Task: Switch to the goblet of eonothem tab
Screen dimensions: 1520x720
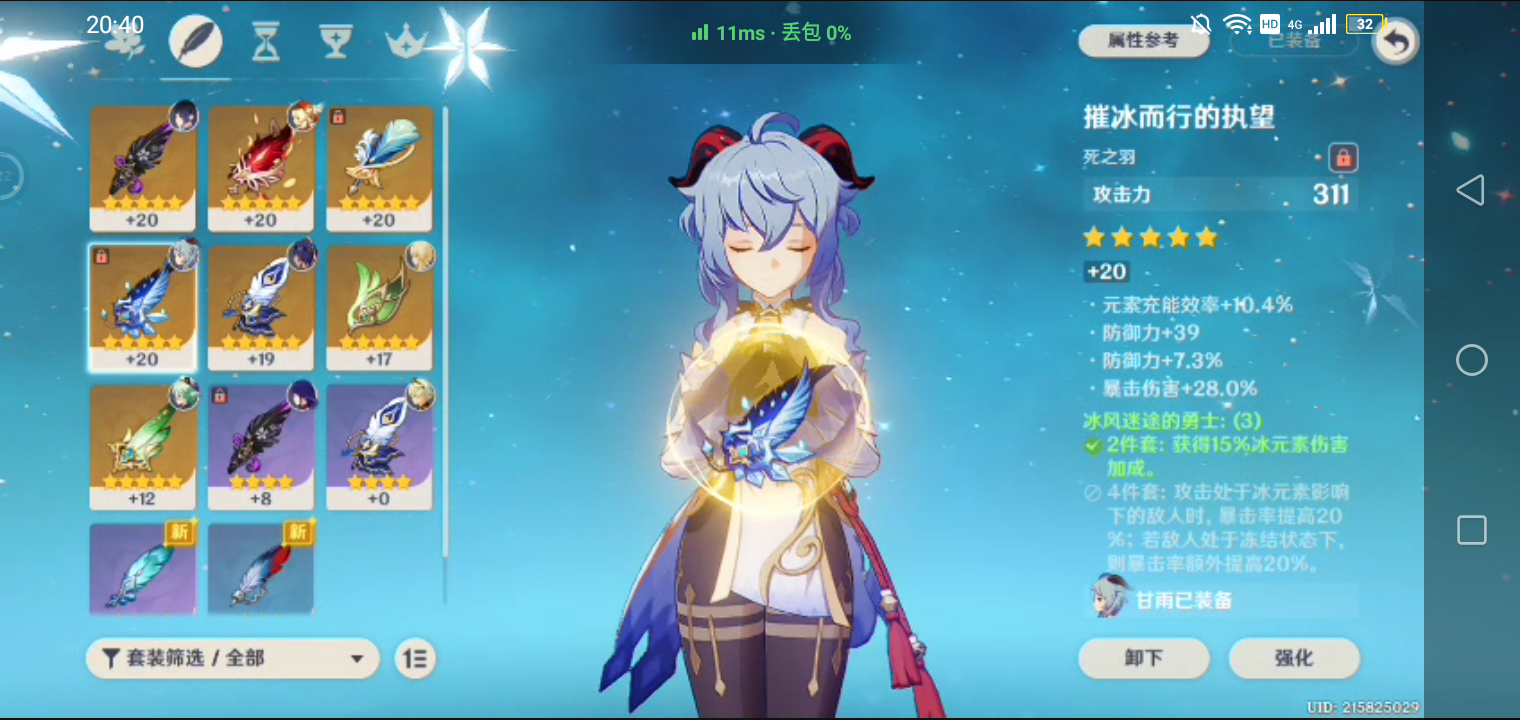Action: click(336, 42)
